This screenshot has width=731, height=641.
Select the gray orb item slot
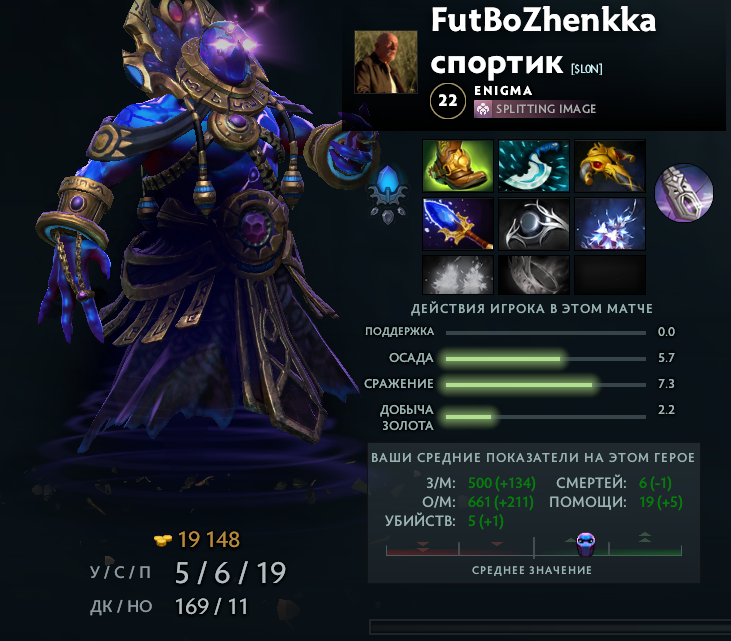click(534, 223)
